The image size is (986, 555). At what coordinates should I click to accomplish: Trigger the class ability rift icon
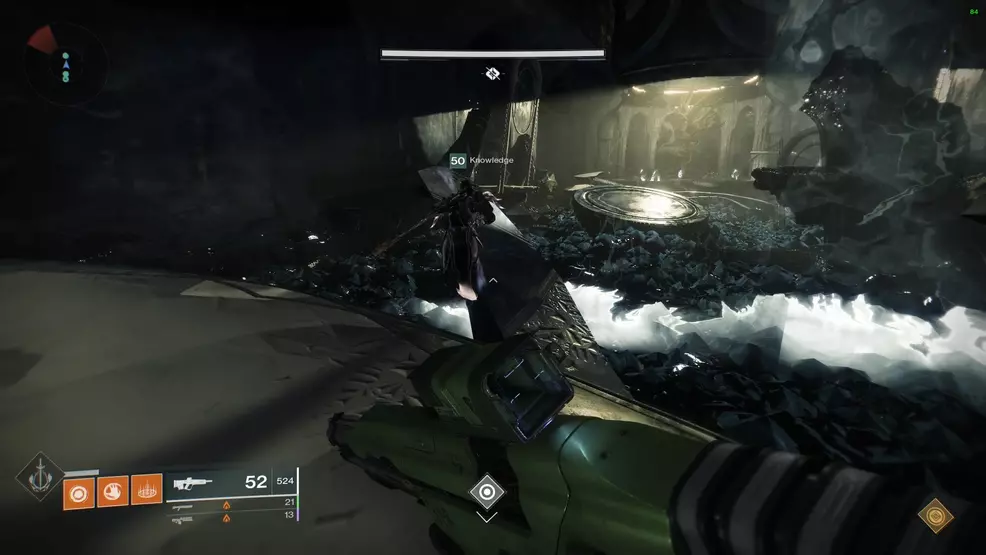[x=146, y=491]
